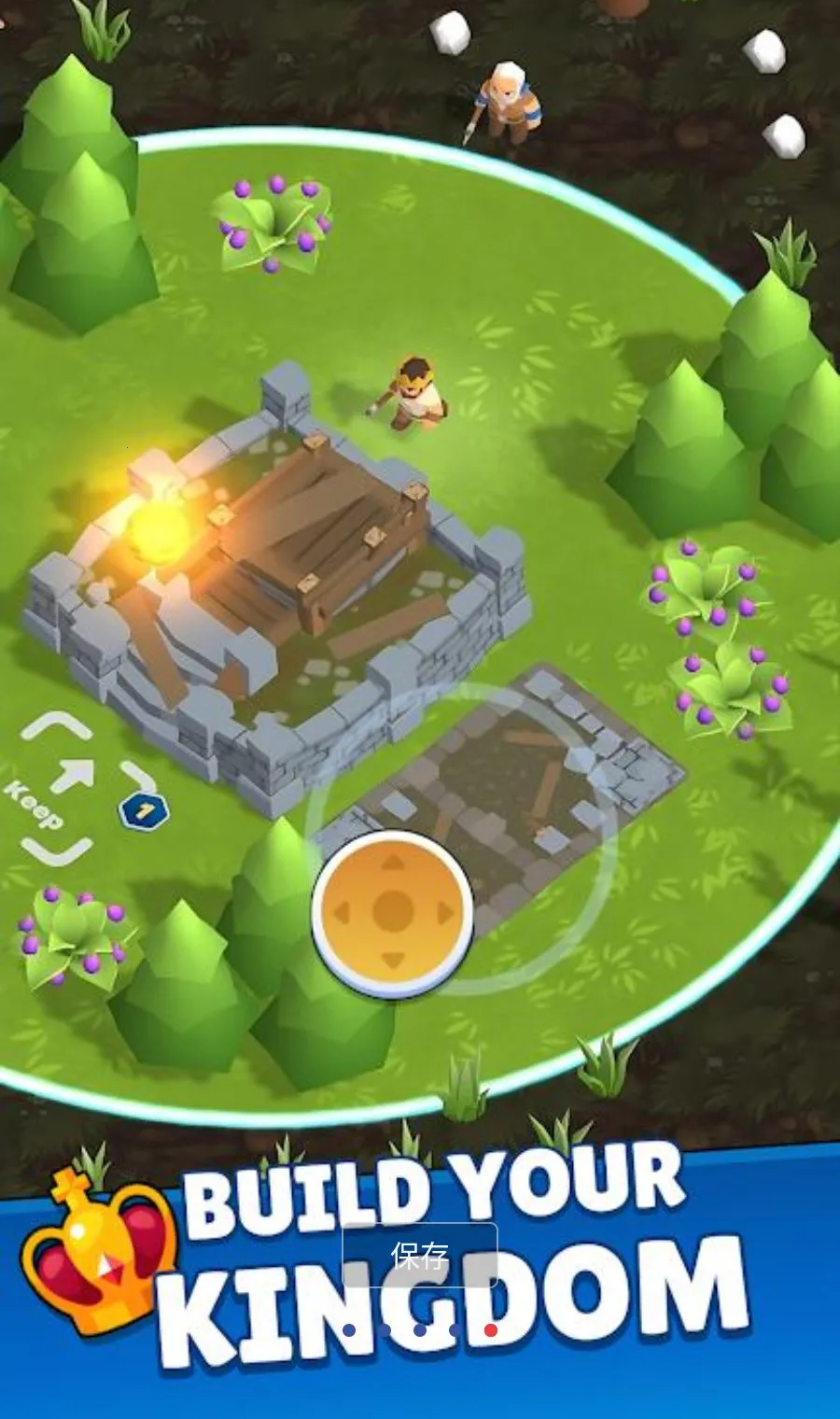840x1419 pixels.
Task: Tap the Keep upgrade arrow marker
Action: pos(77,777)
